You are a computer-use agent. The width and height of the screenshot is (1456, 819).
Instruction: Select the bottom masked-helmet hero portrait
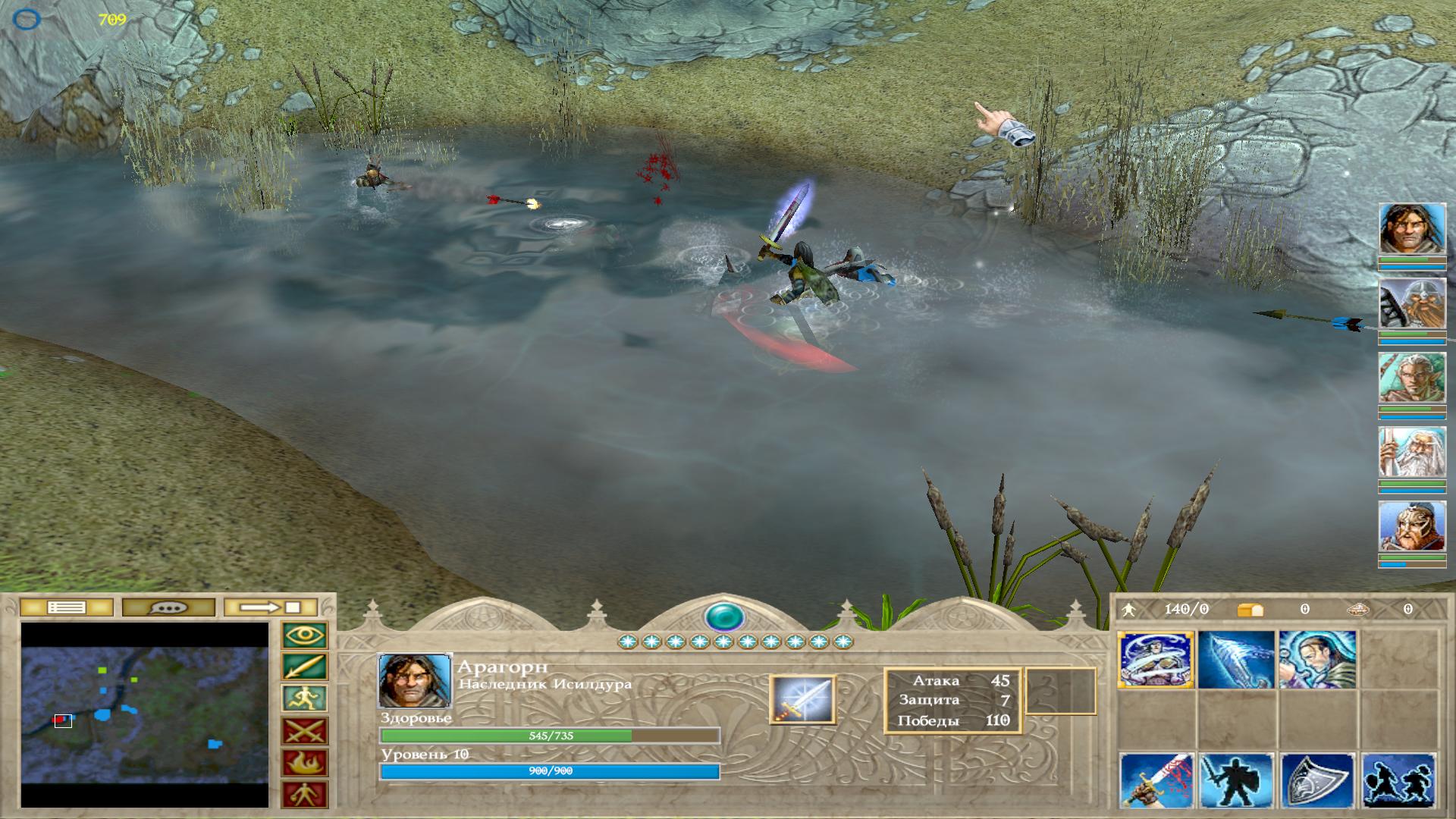pyautogui.click(x=1411, y=526)
